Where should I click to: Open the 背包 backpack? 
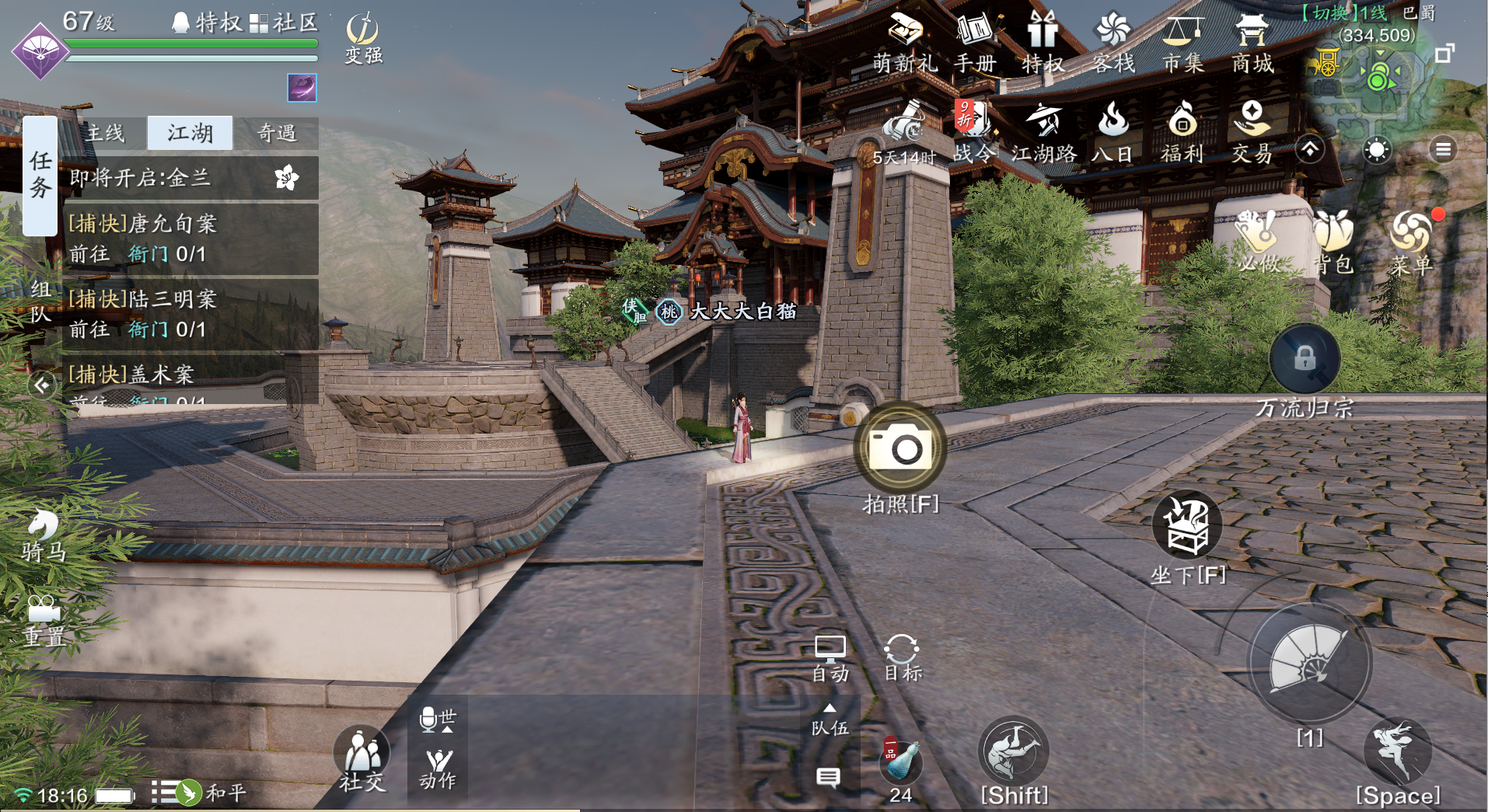pyautogui.click(x=1334, y=242)
